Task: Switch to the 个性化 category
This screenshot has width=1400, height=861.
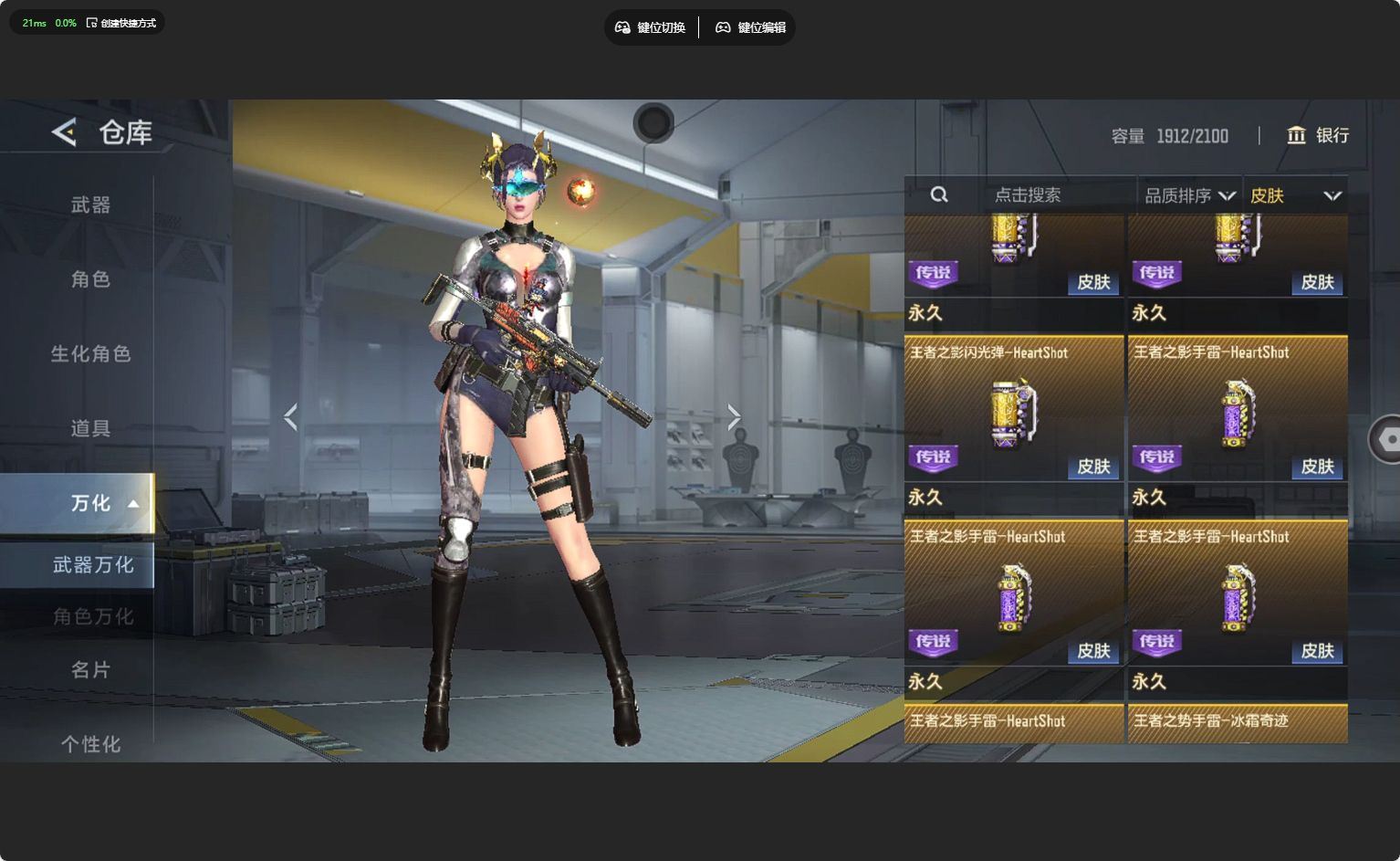Action: (x=90, y=744)
